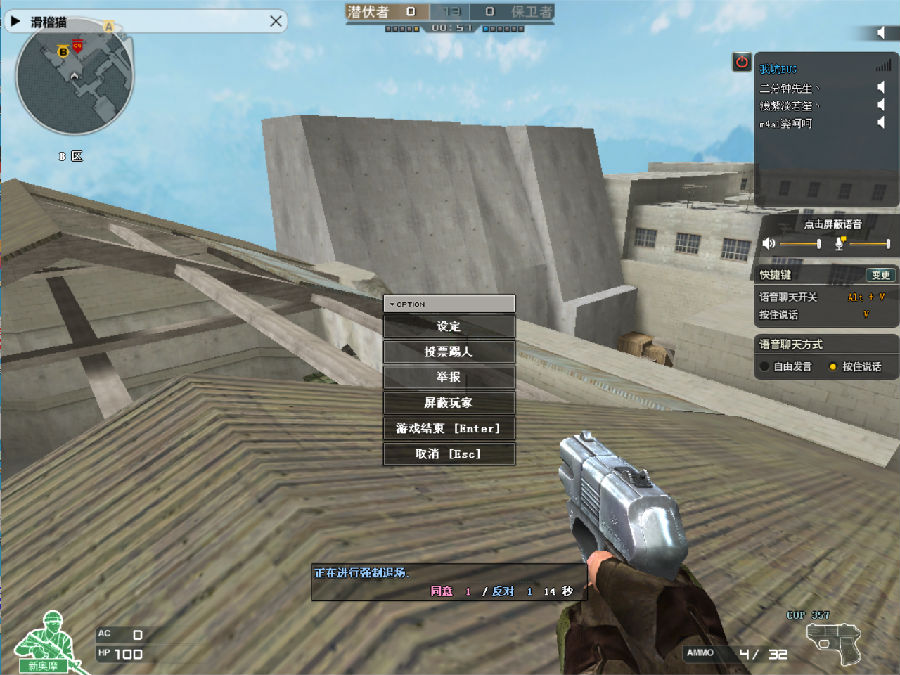
Task: Choose 投票踢人 to vote-kick
Action: pos(449,352)
